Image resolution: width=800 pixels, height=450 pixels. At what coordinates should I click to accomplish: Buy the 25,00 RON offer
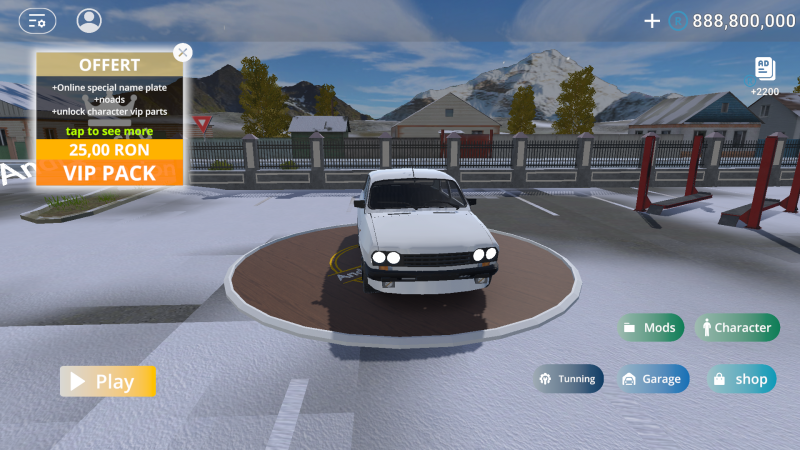tap(110, 149)
